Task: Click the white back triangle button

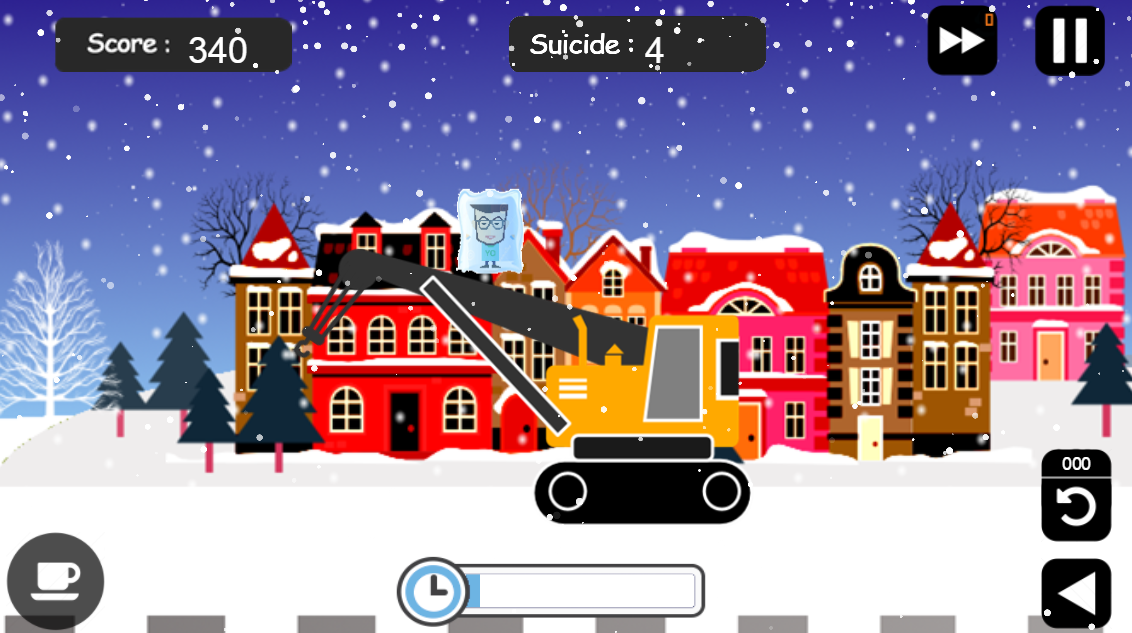Action: click(1076, 593)
